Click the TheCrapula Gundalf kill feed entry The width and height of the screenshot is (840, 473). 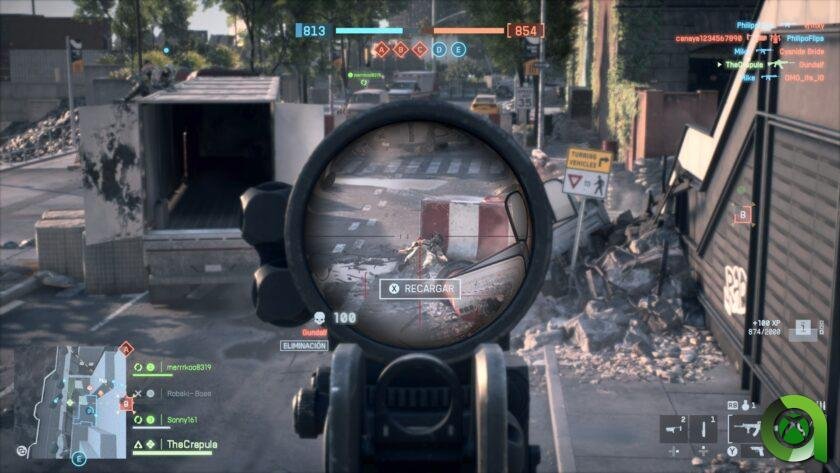(x=772, y=62)
